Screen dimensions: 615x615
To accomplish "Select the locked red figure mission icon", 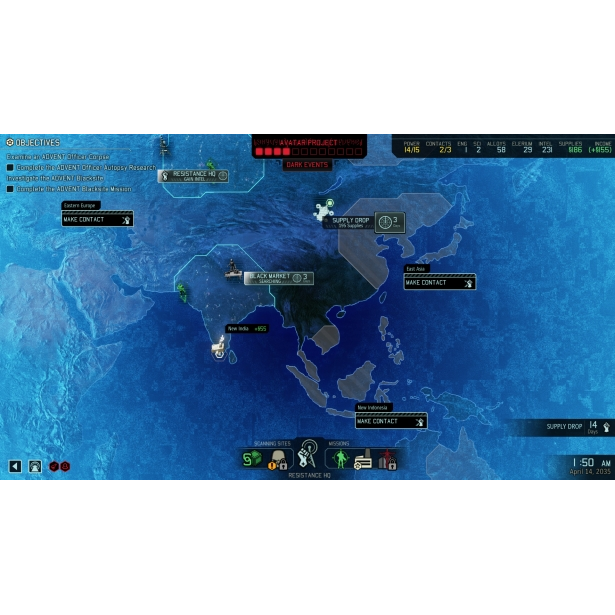I will (387, 459).
